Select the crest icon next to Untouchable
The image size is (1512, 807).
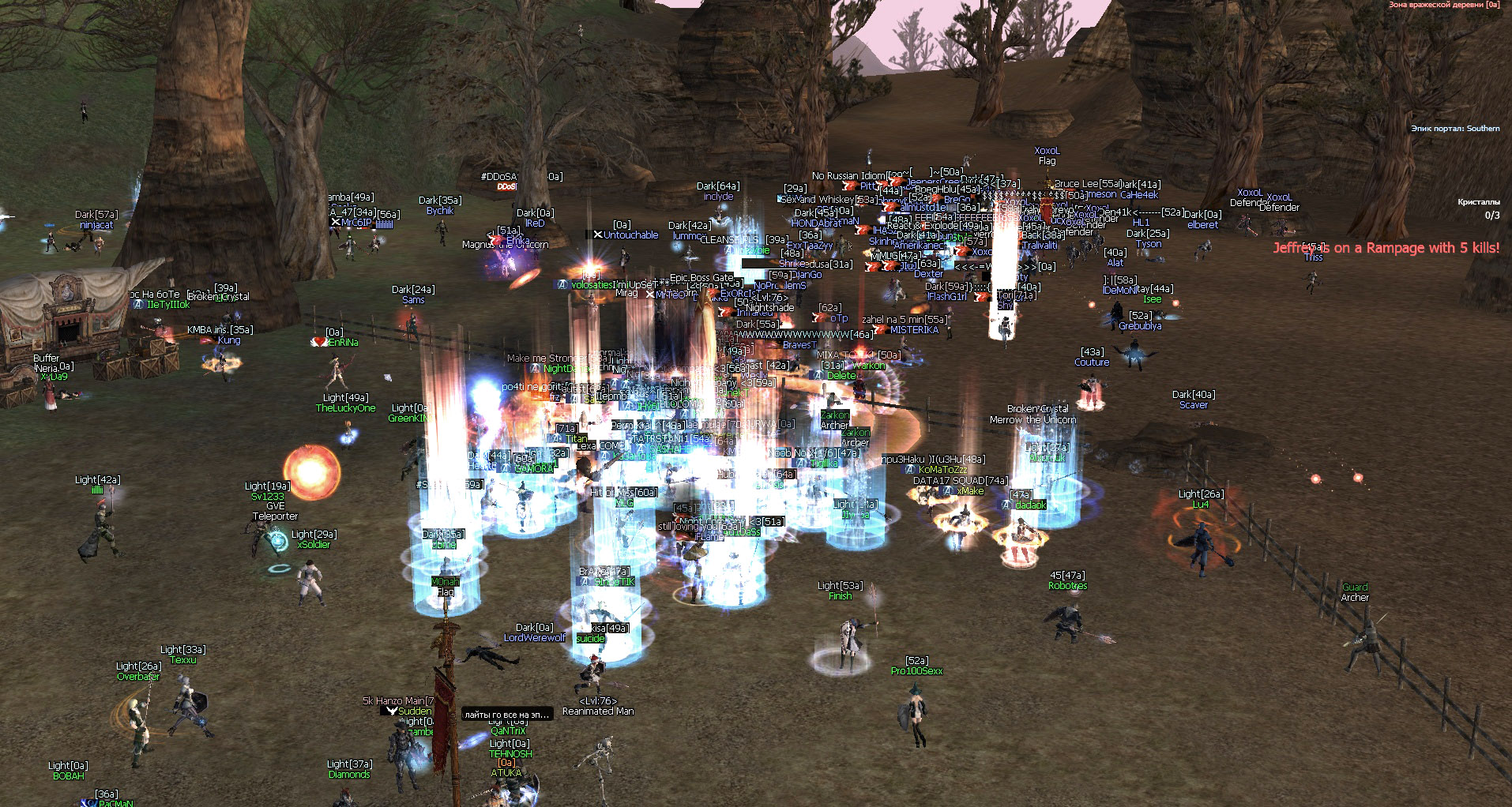[599, 235]
